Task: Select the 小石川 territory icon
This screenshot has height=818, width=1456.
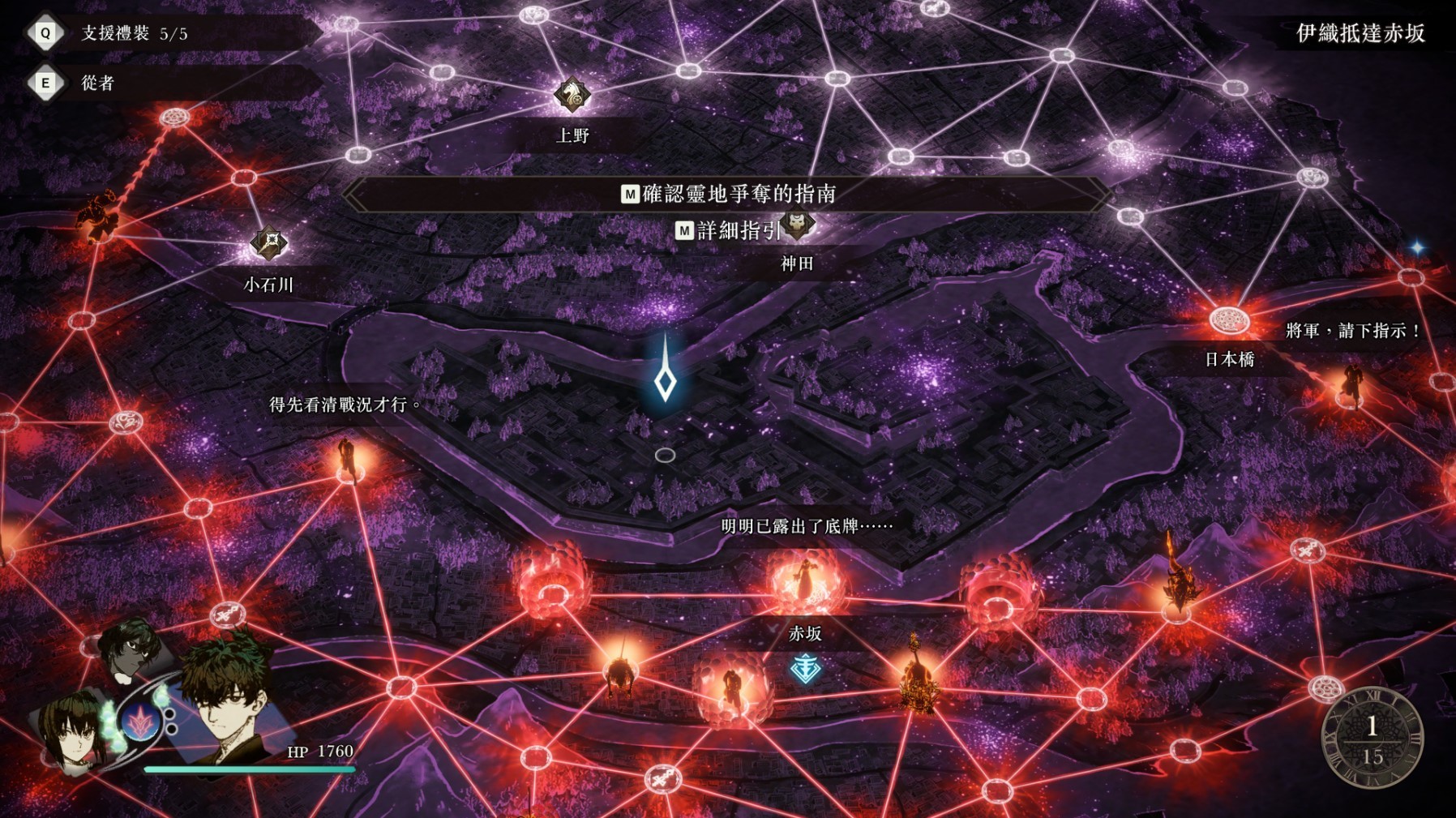Action: click(269, 242)
